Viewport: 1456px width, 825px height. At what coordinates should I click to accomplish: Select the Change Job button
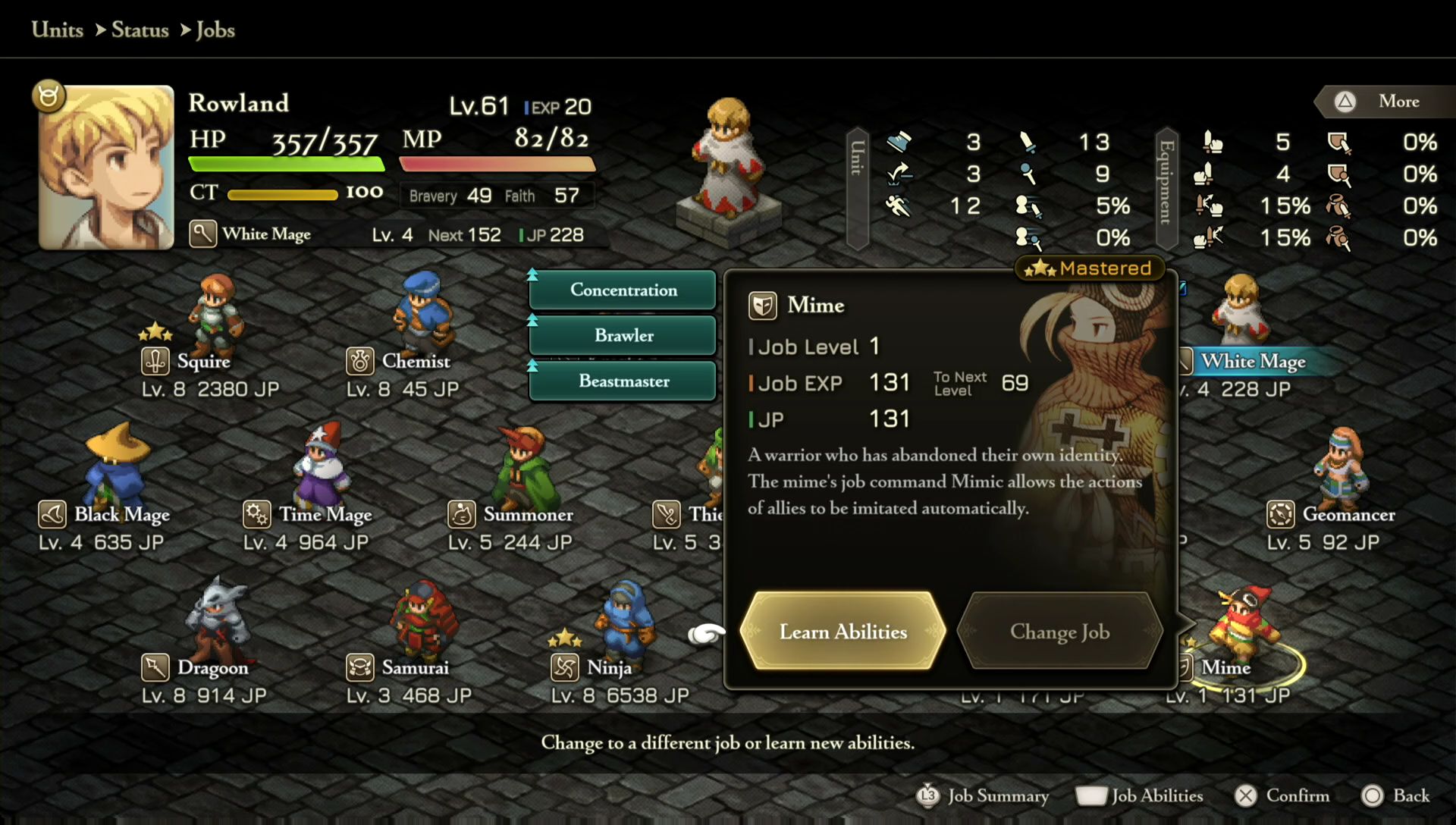[1059, 631]
